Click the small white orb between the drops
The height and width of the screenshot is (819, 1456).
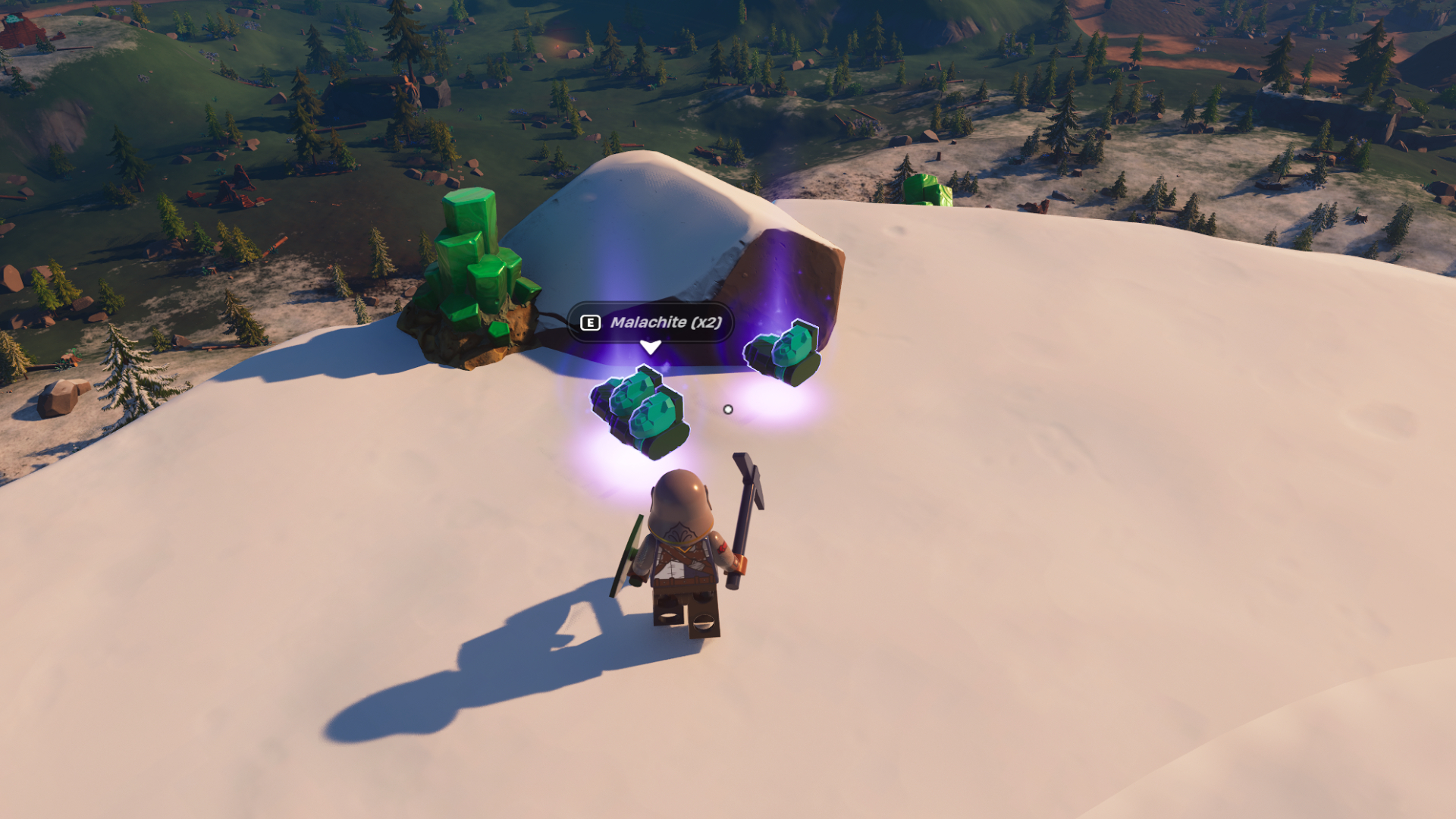(x=729, y=408)
